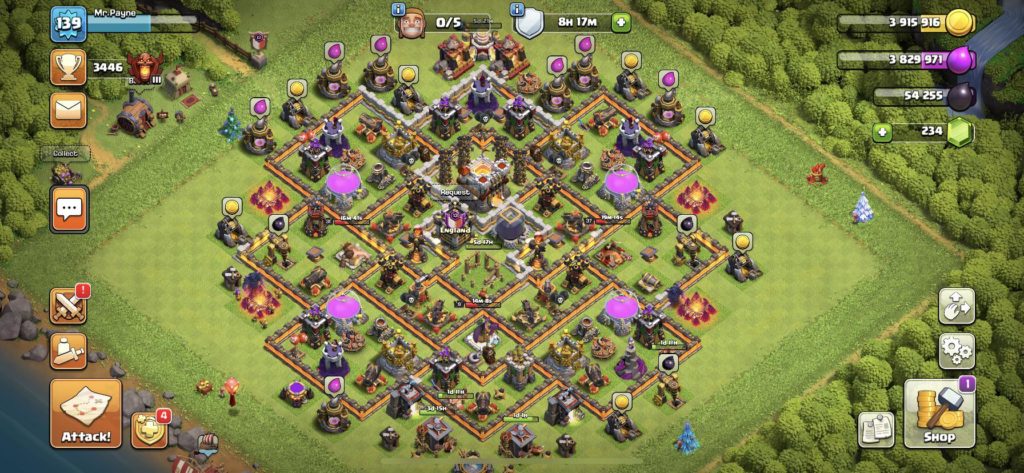Click the pink elixir drop resource icon
Screen dimensions: 1024x473
click(959, 60)
